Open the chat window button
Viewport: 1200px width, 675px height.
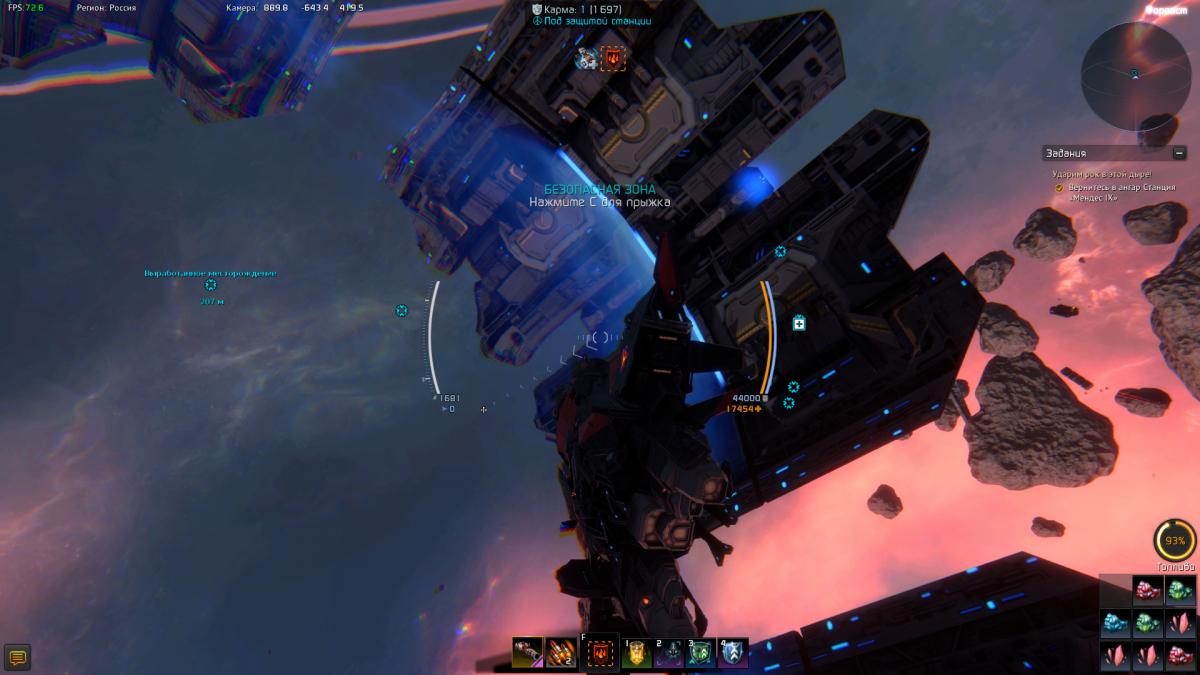pos(17,657)
